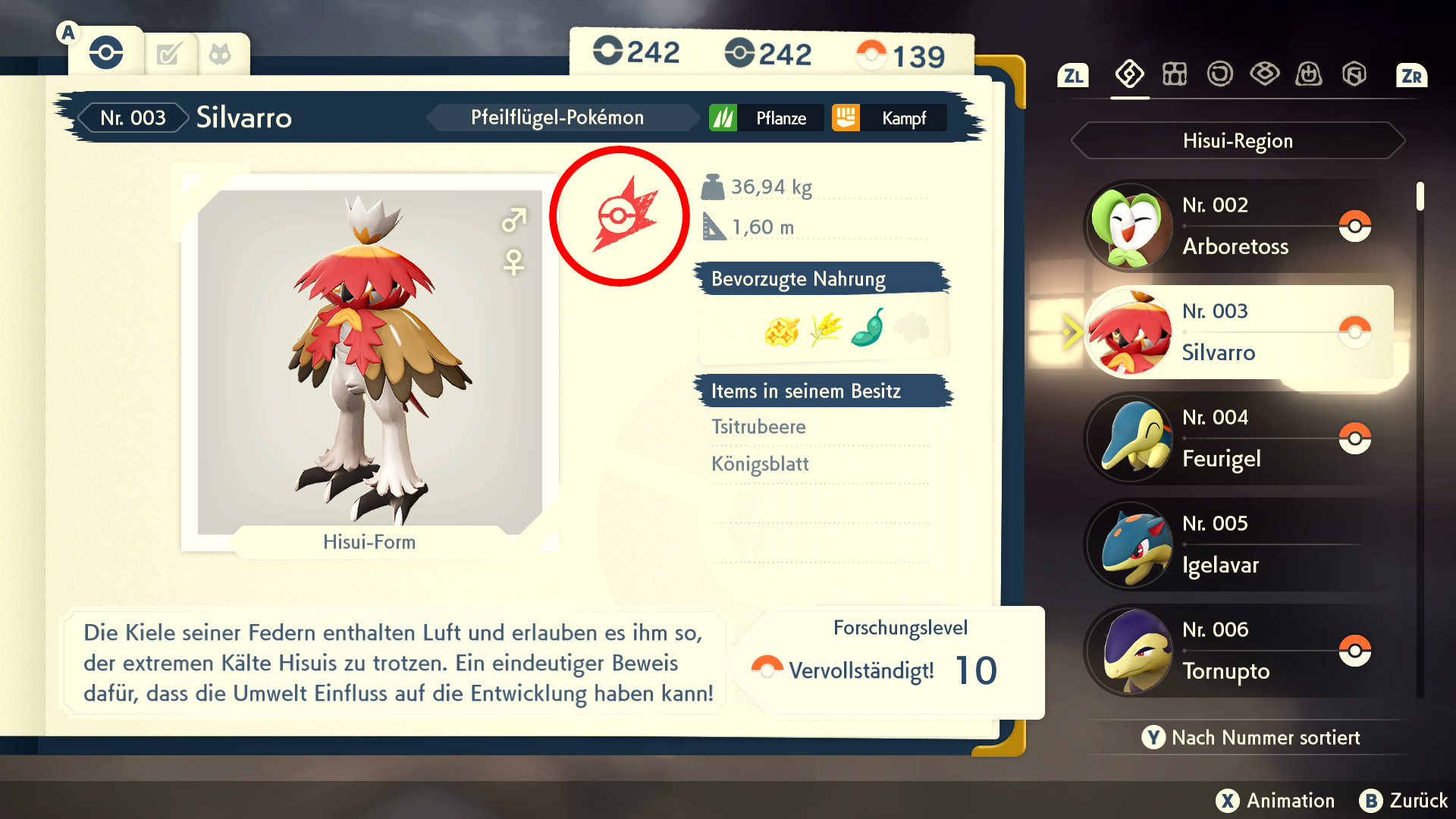Image resolution: width=1456 pixels, height=819 pixels.
Task: Switch to the cat-face icon tab
Action: pos(220,55)
